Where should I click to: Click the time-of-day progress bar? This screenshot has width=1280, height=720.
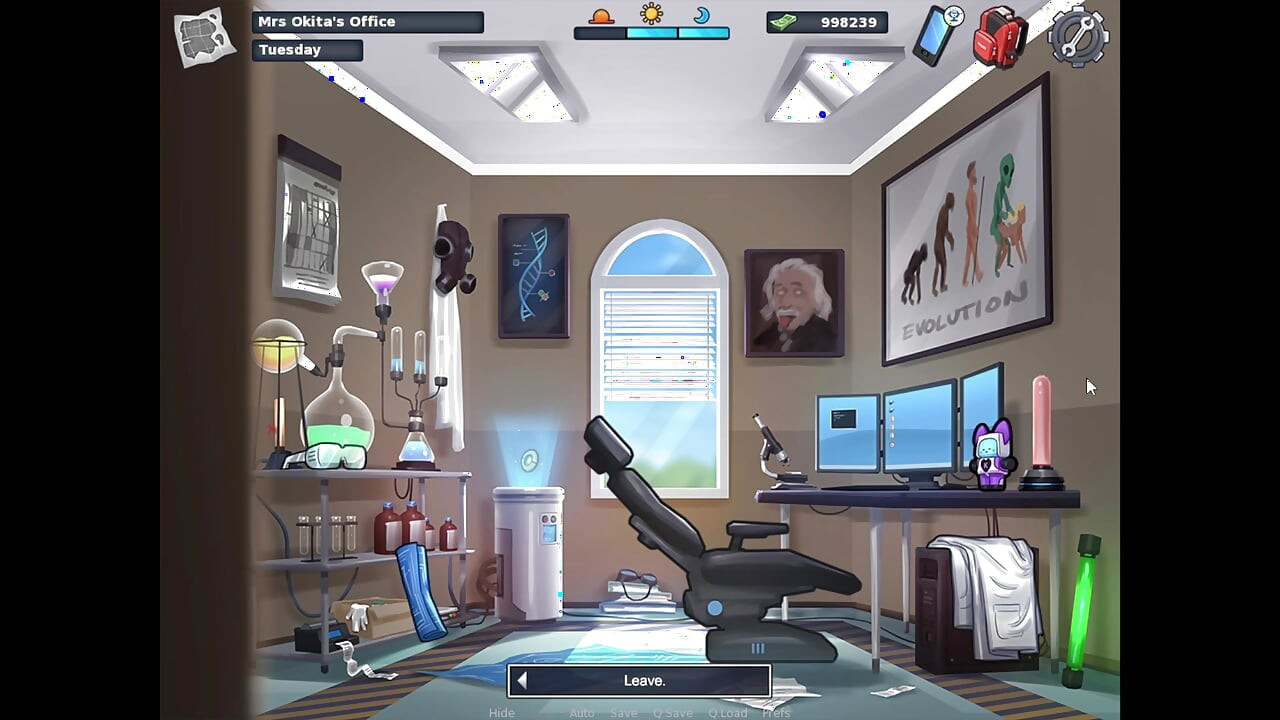[652, 33]
